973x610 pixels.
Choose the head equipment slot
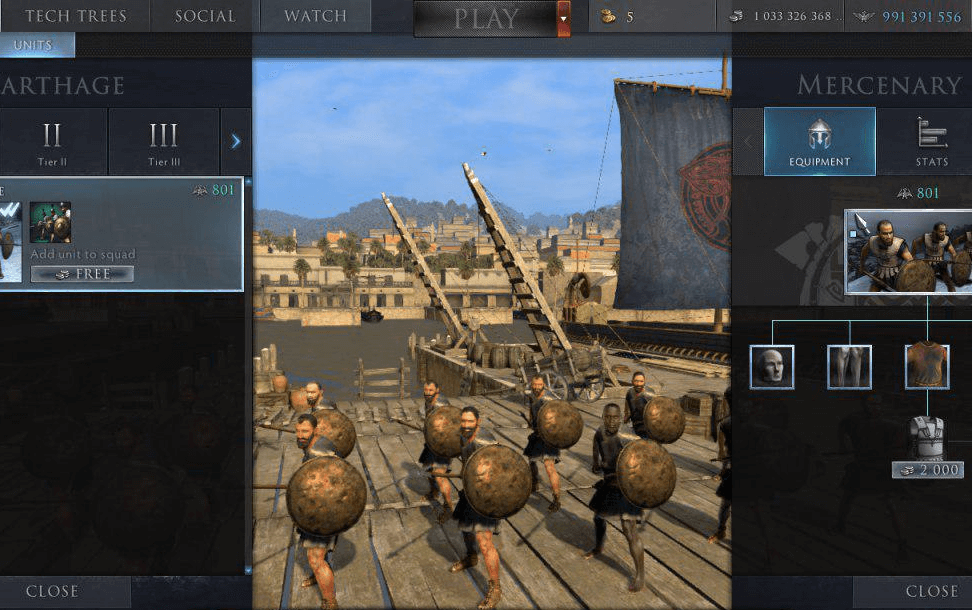[772, 367]
